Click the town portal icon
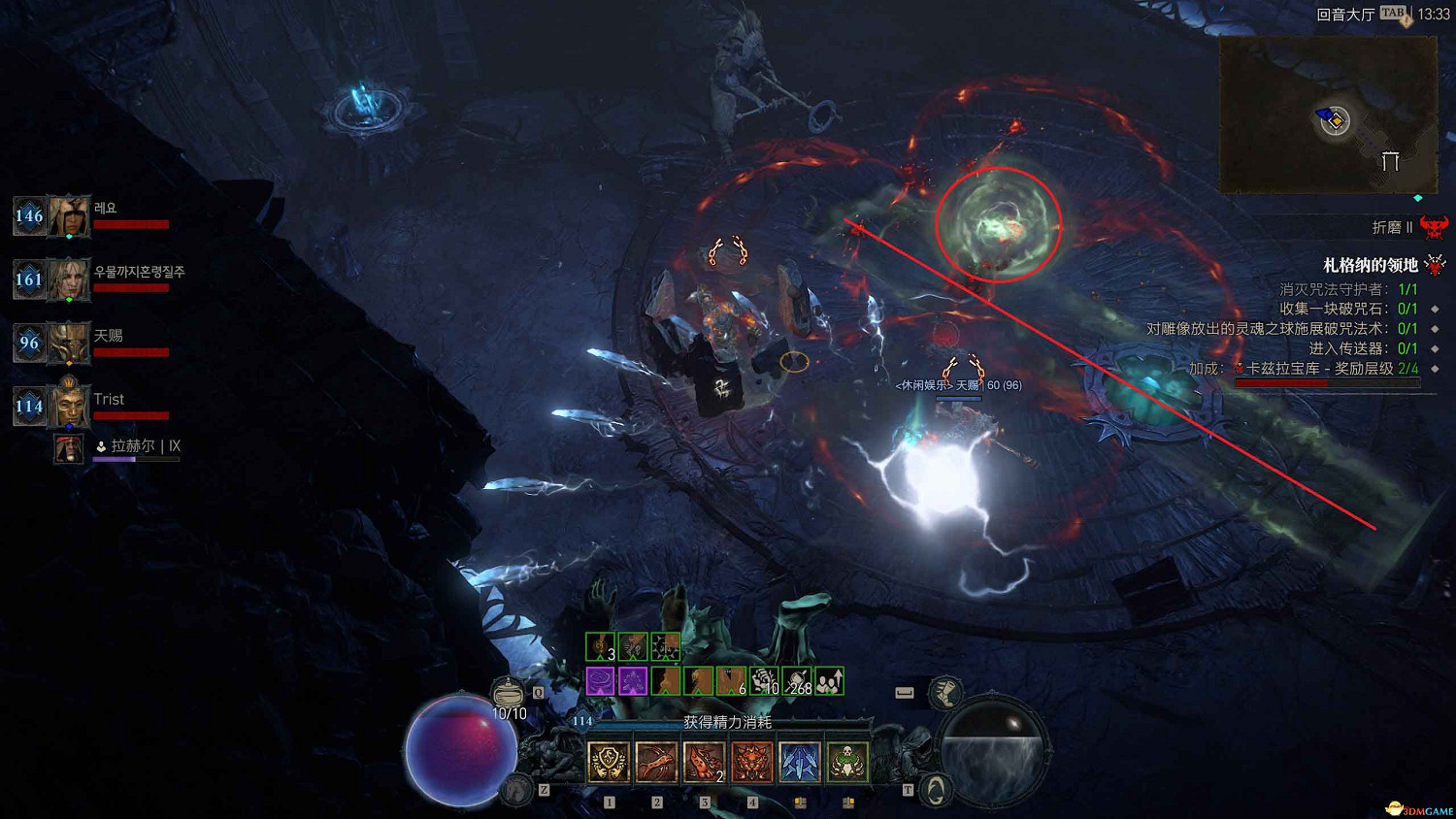 (x=935, y=790)
